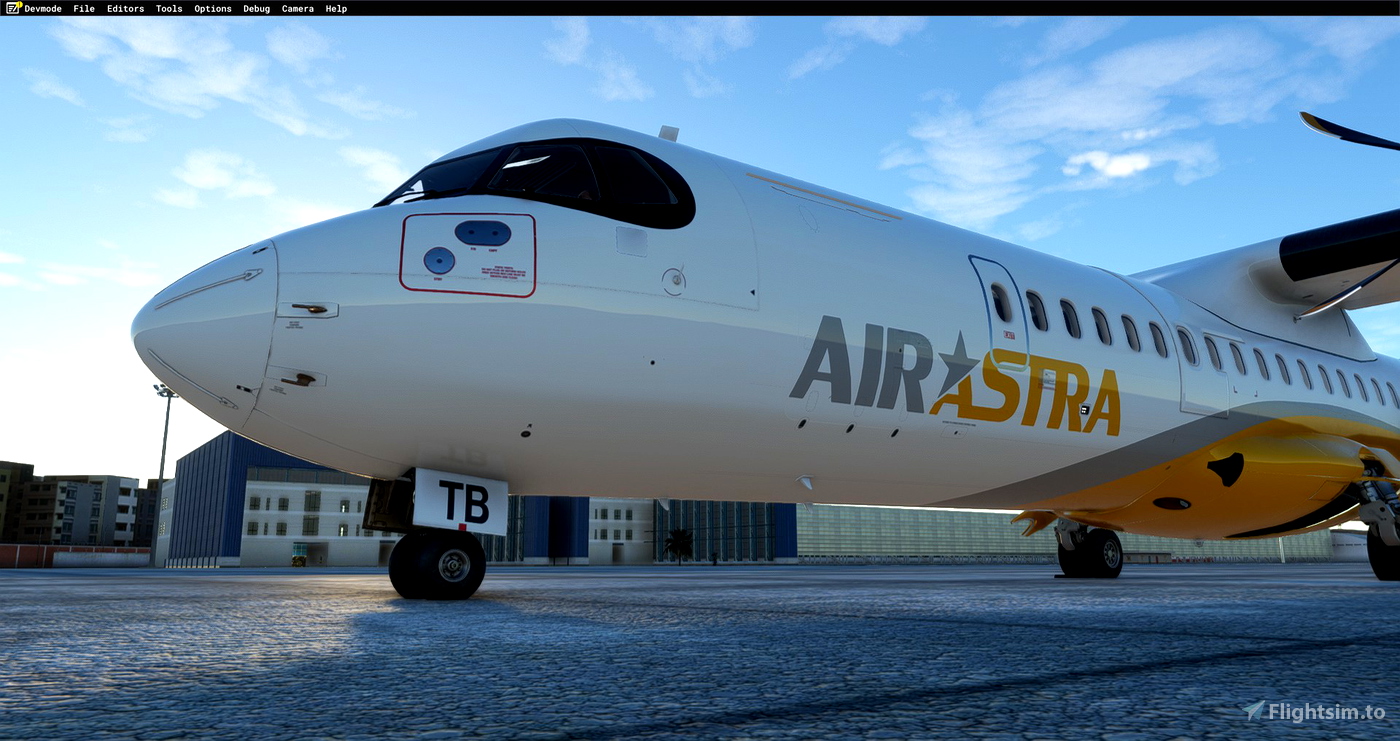Open the Editors menu

(125, 8)
